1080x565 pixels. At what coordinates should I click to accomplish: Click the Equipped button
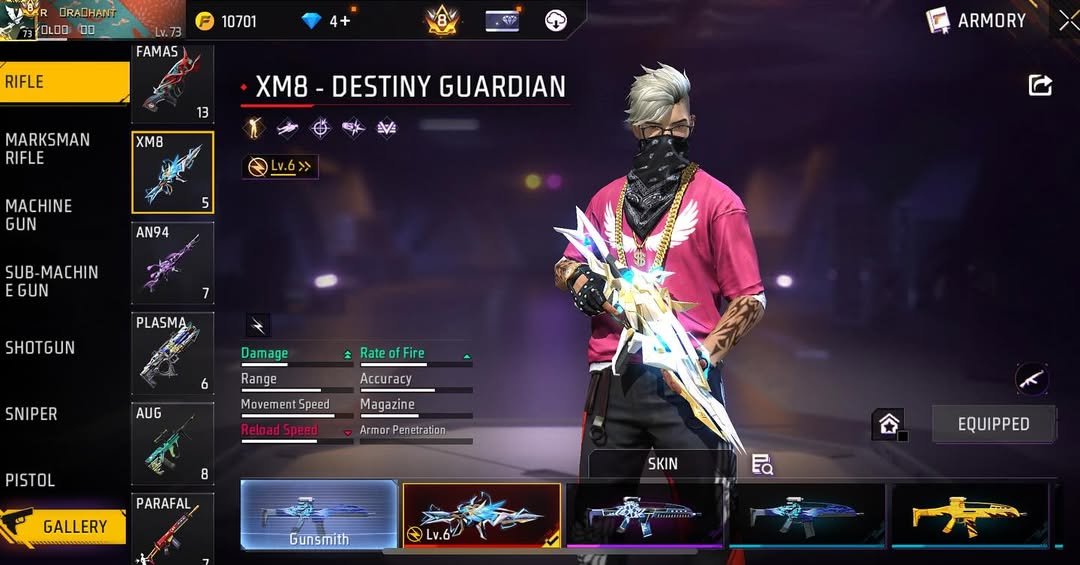click(993, 424)
